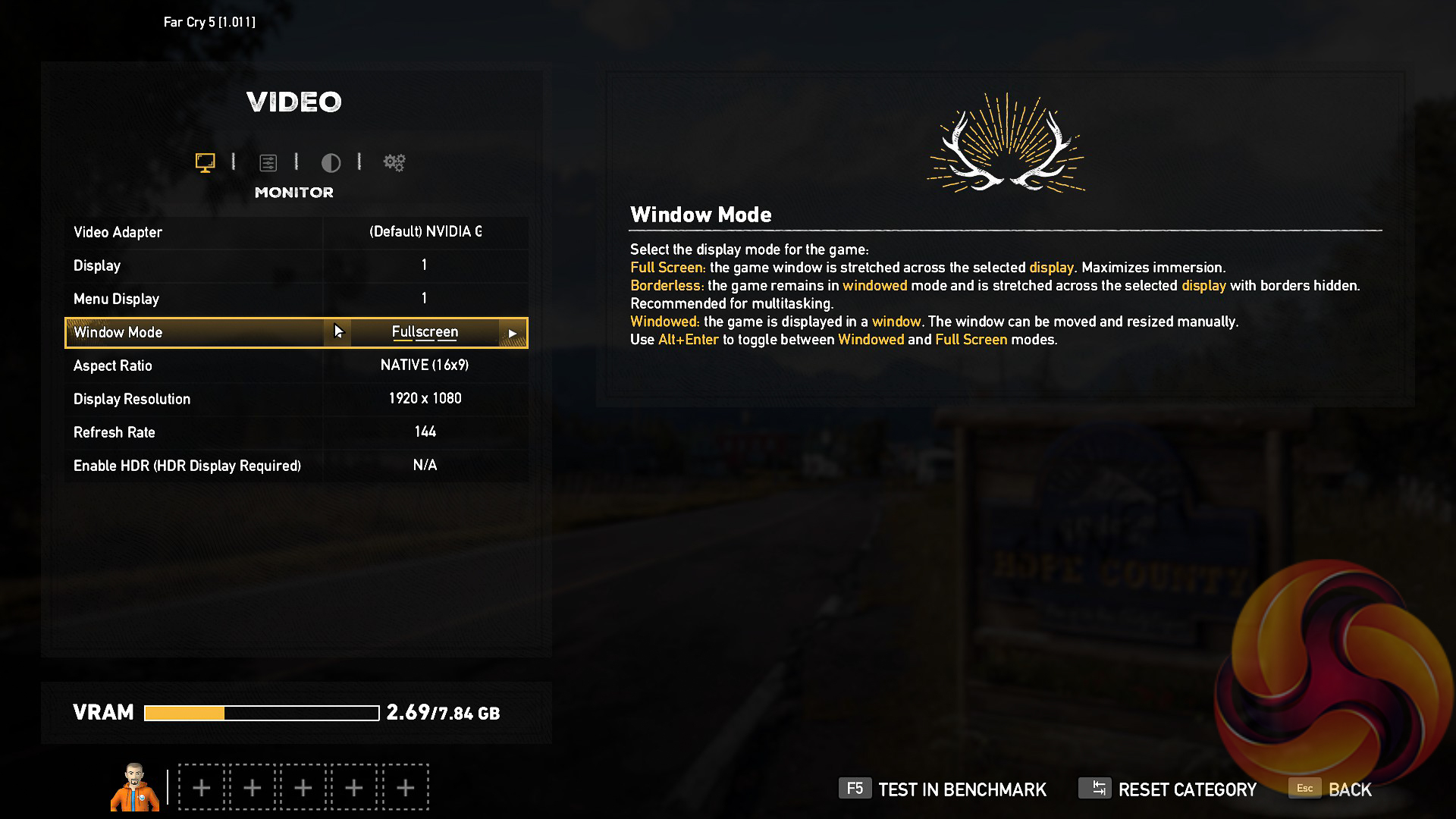The height and width of the screenshot is (819, 1456).
Task: Go Back from the Video menu
Action: point(1331,789)
